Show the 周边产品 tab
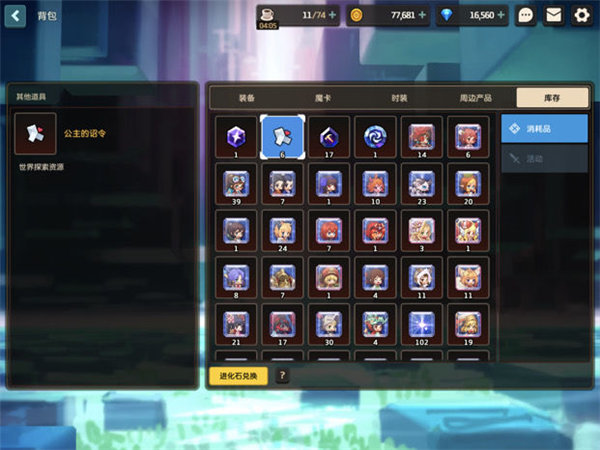This screenshot has width=600, height=450. coord(475,97)
